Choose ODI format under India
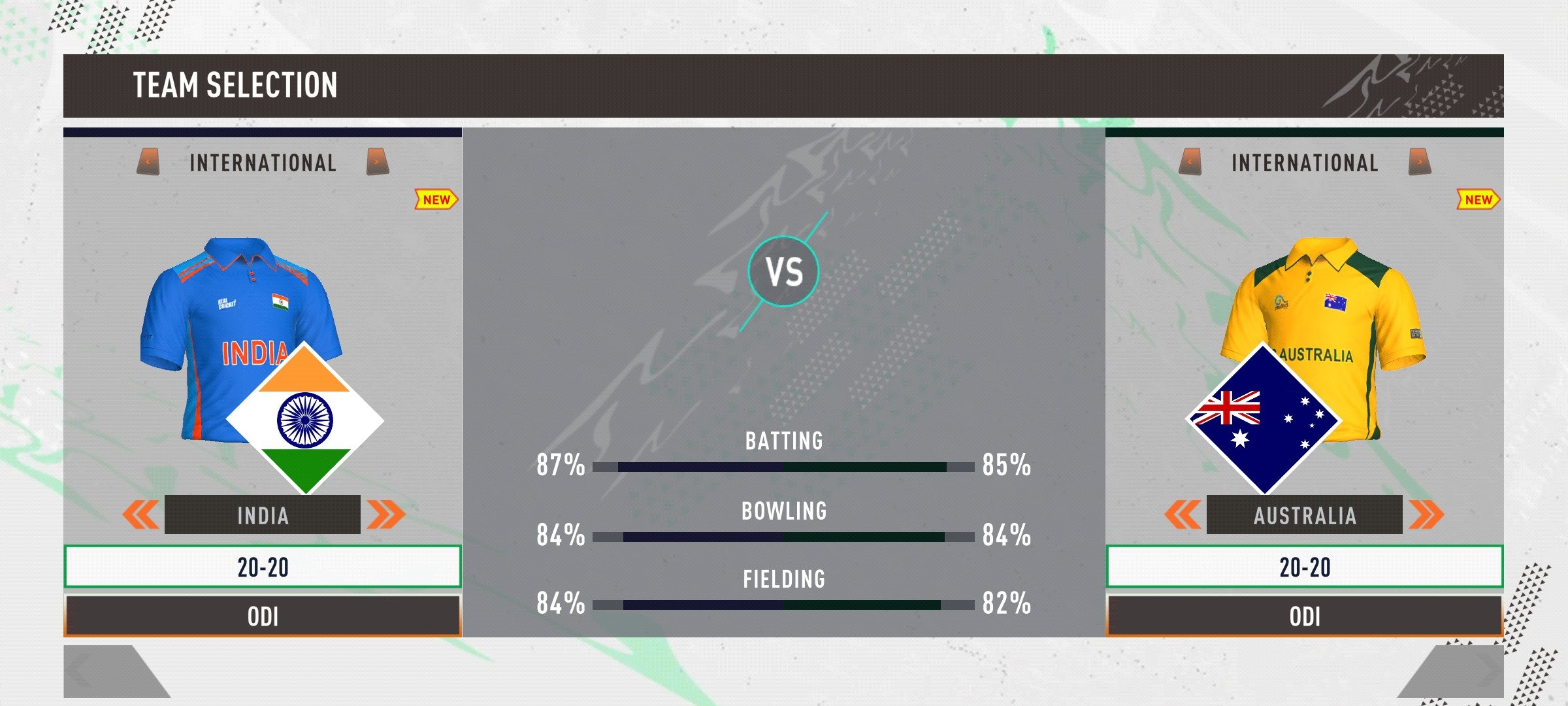 [x=262, y=616]
